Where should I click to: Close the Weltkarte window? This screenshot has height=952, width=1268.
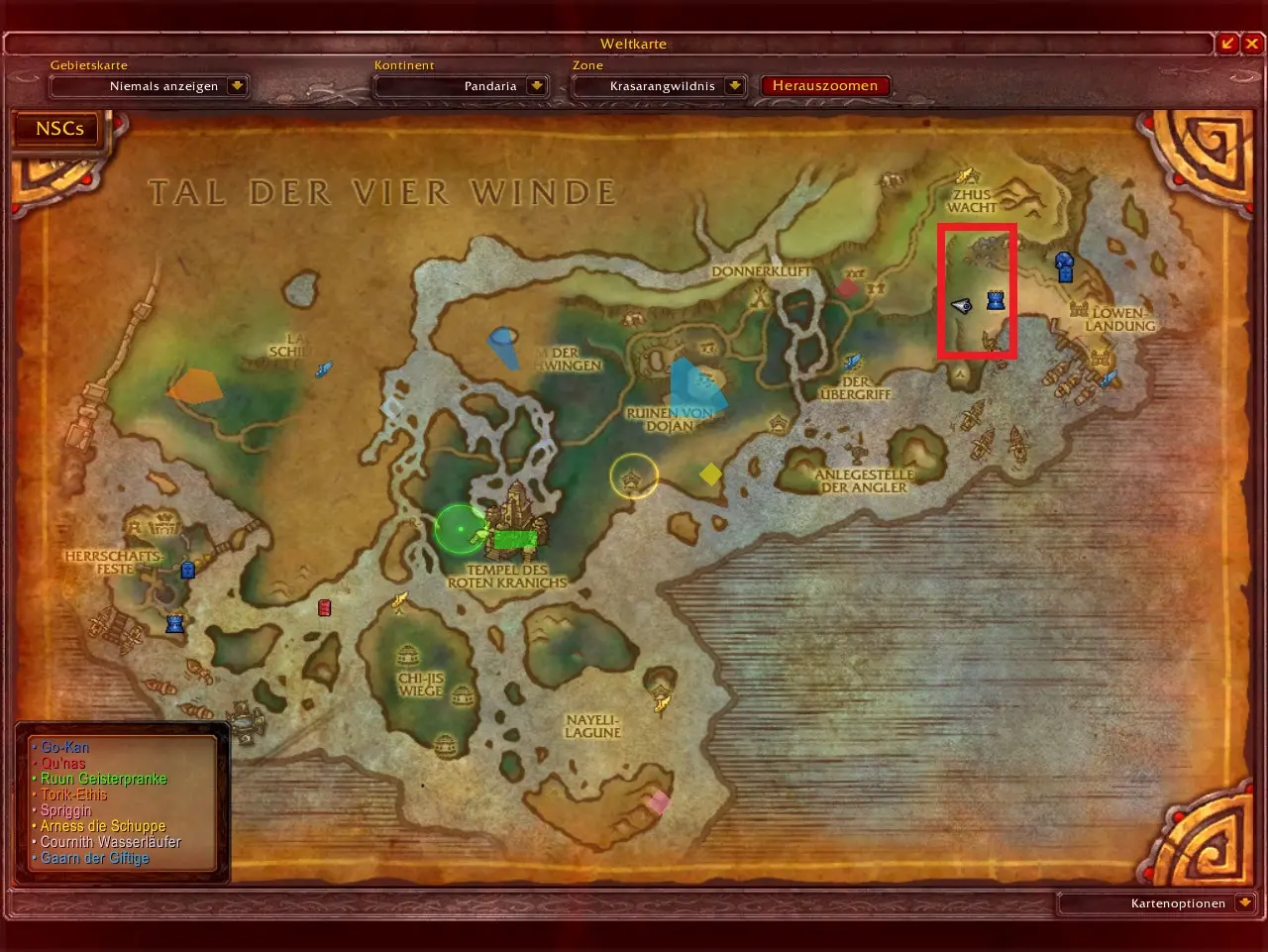[x=1252, y=44]
